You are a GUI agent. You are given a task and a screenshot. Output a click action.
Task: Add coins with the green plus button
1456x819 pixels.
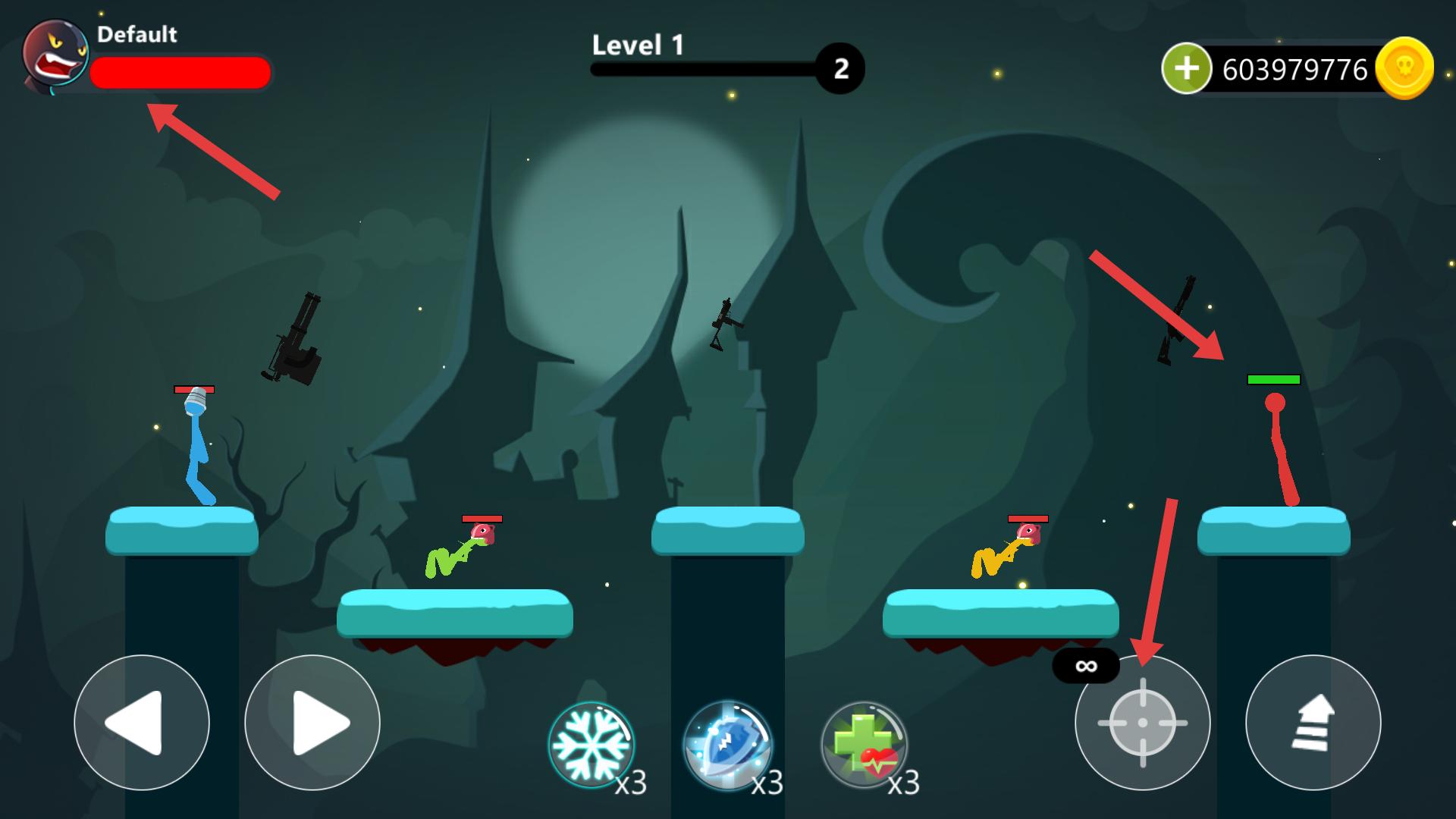click(x=1187, y=69)
